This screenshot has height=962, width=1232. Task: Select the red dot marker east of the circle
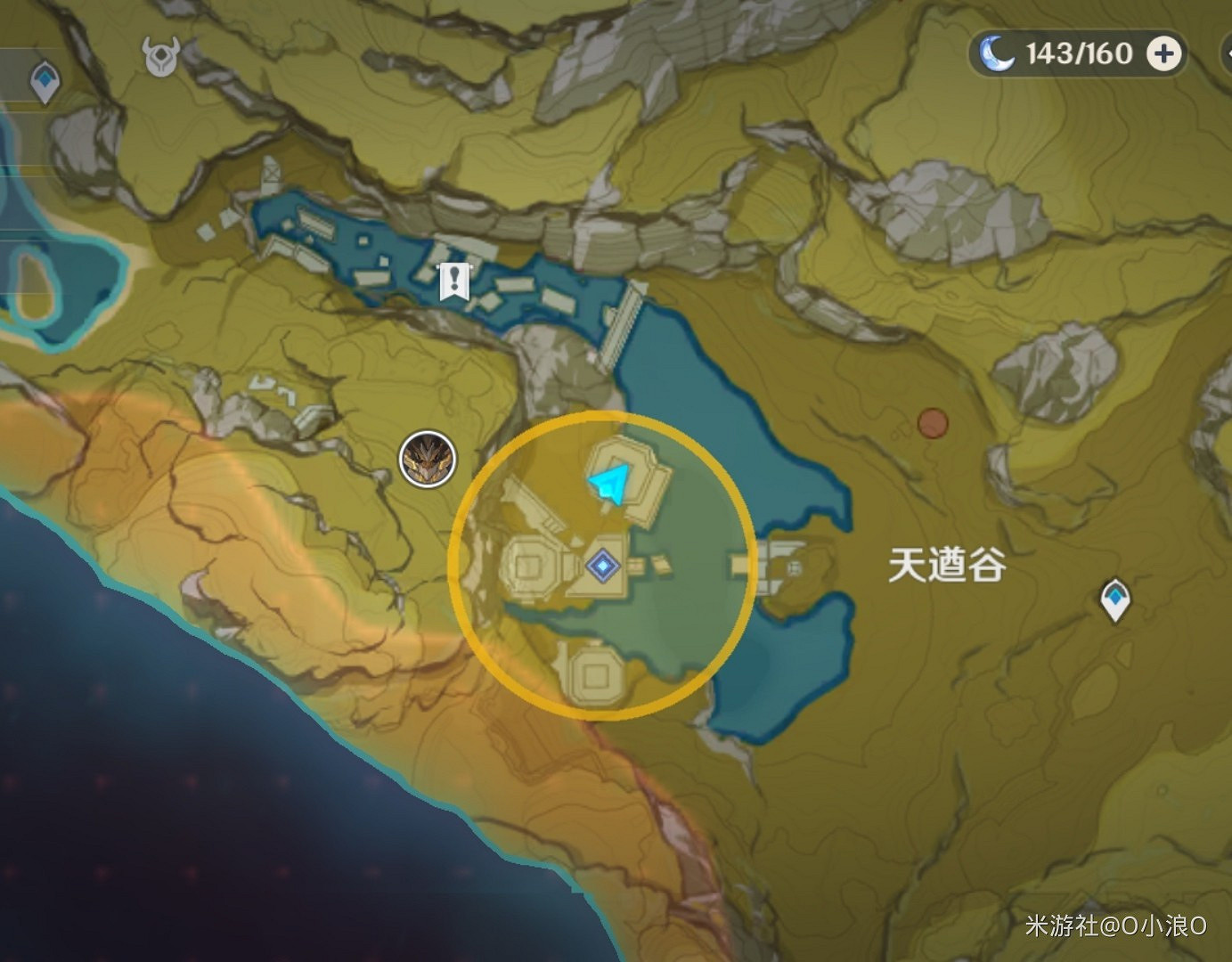(x=933, y=421)
